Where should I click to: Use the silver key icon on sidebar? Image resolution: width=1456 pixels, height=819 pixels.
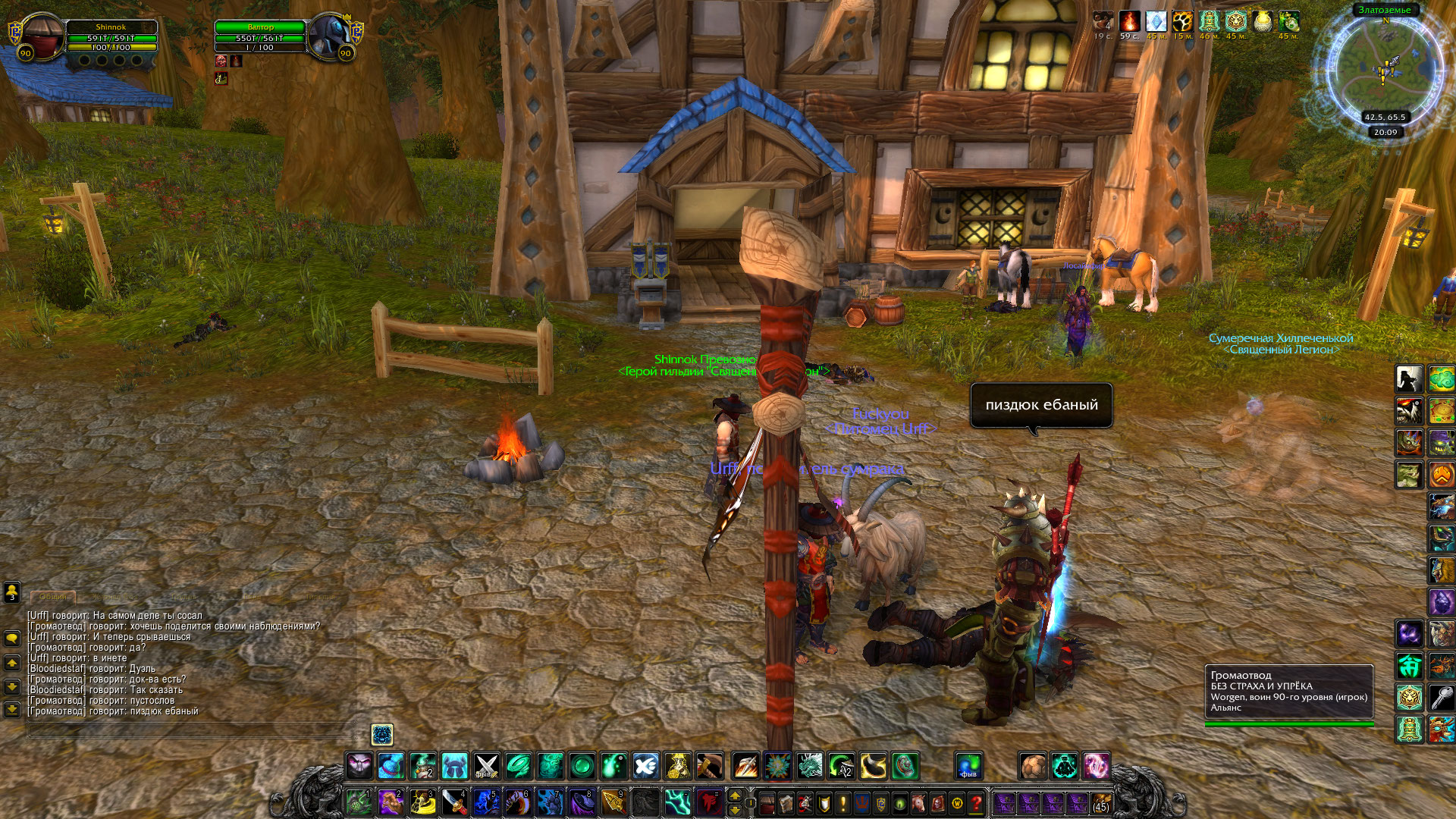(x=1442, y=697)
